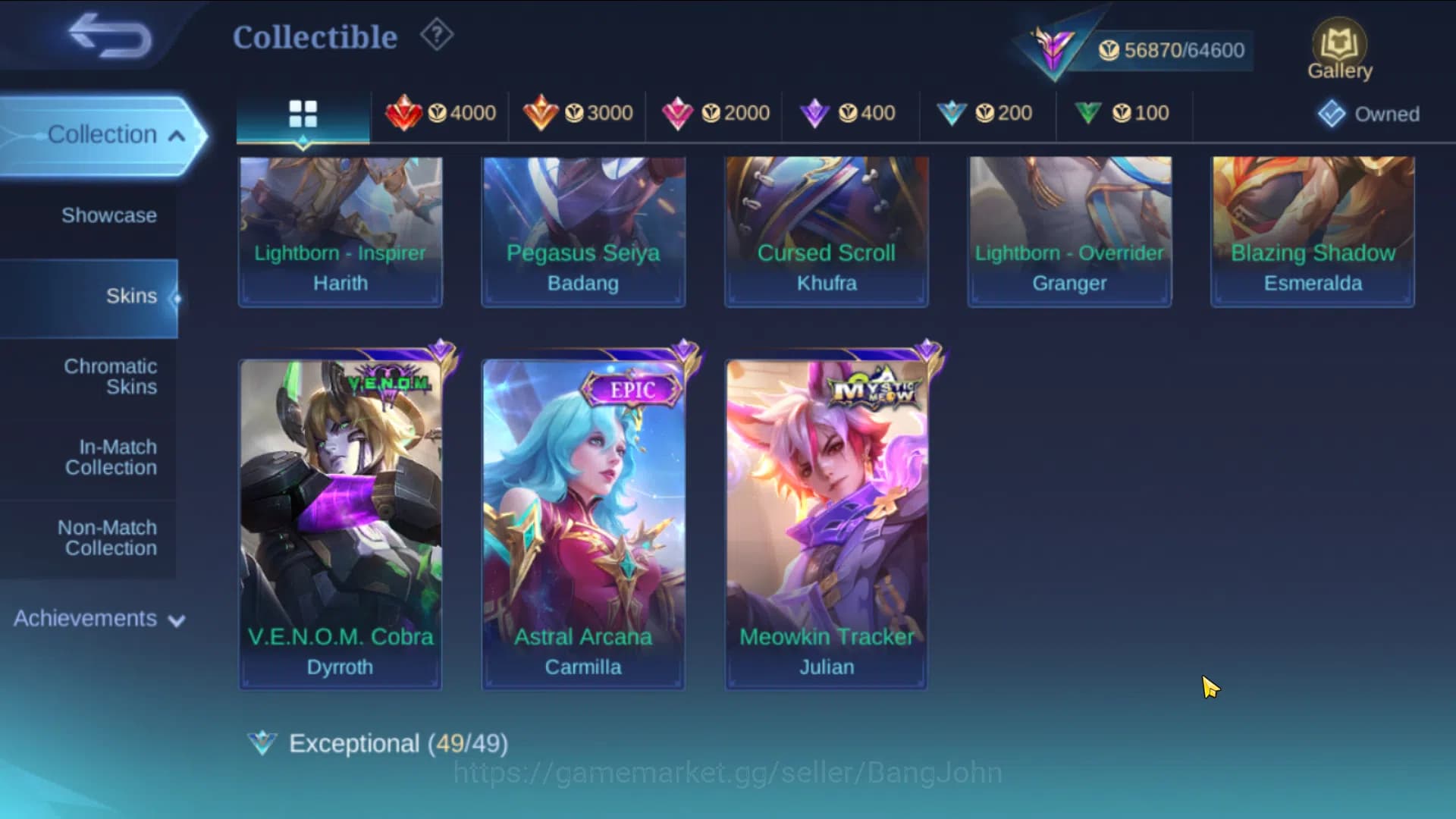Enable the Owned filter
The image size is (1456, 819).
pos(1368,114)
